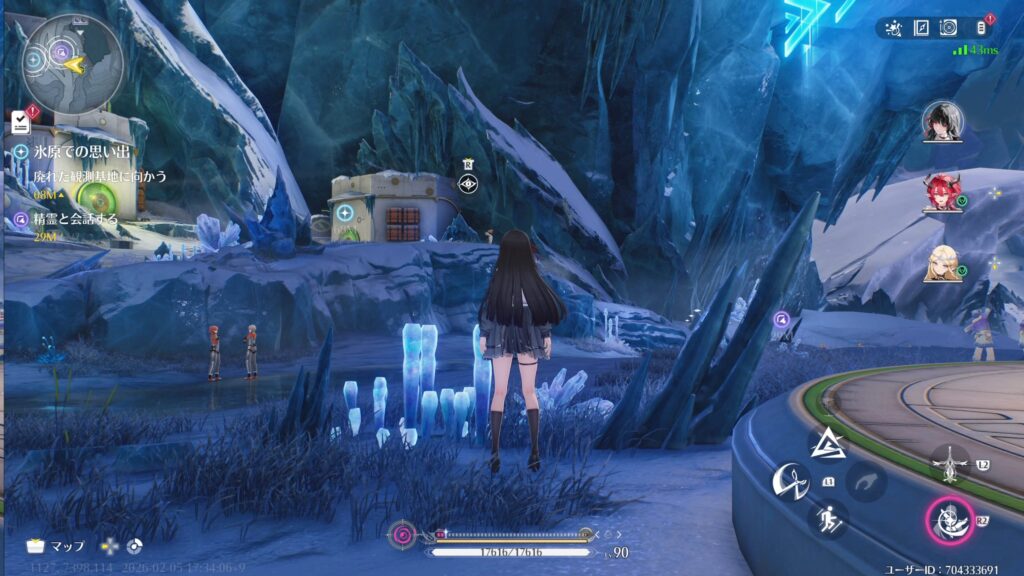Use the winged sword skill icon
This screenshot has width=1024, height=576.
[948, 462]
